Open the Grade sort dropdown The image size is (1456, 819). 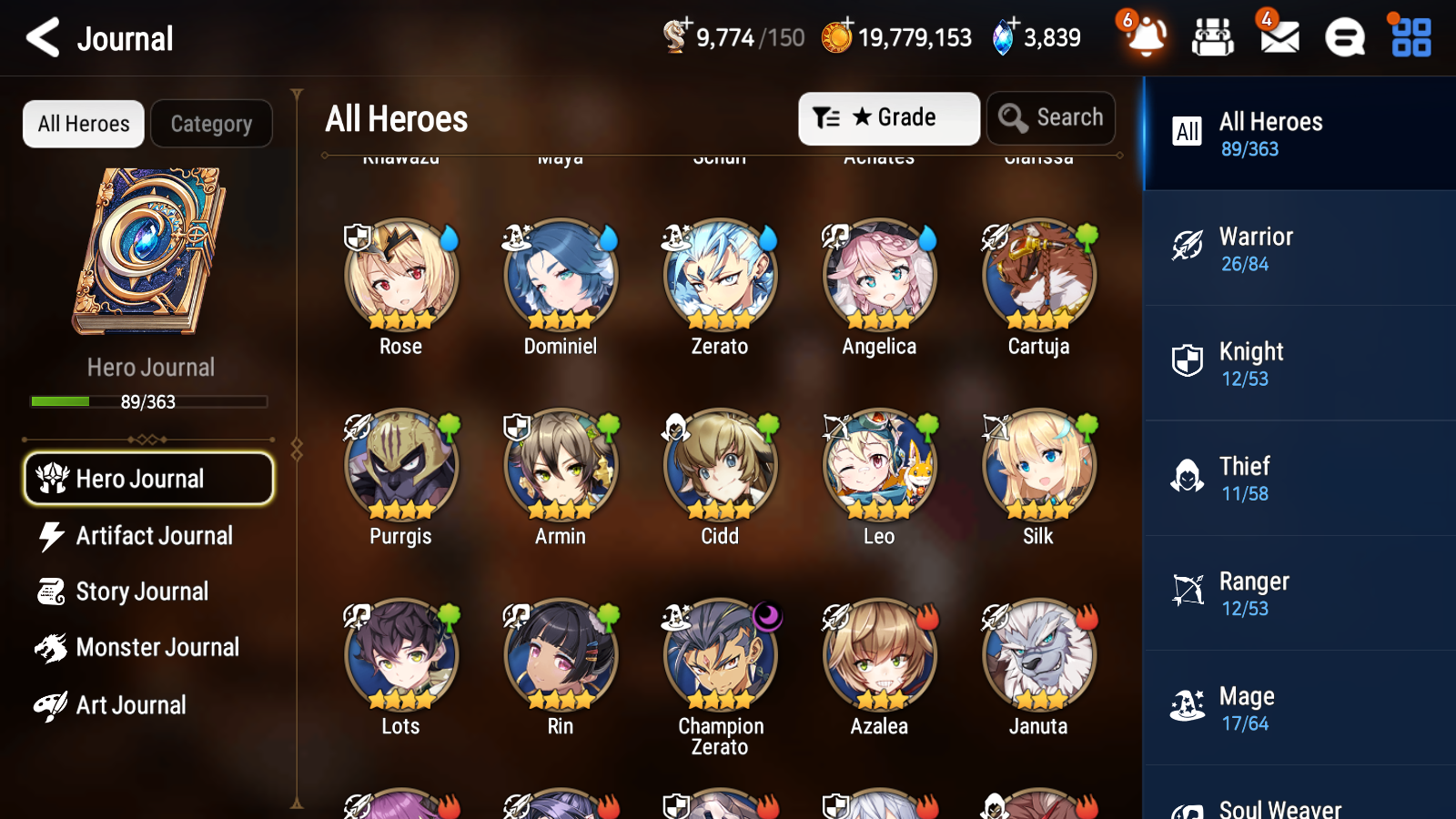pyautogui.click(x=887, y=117)
